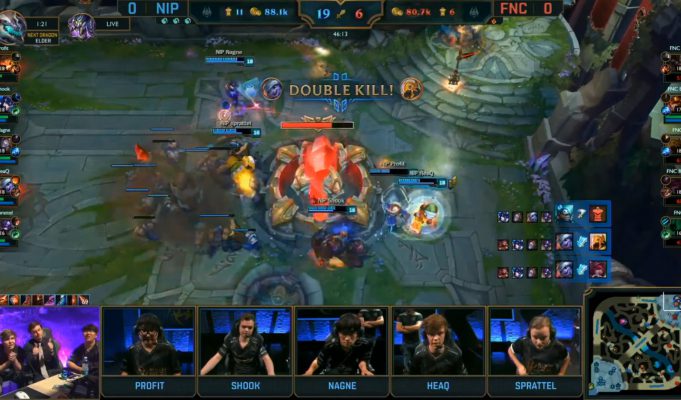This screenshot has height=400, width=681.
Task: Select the FNC team name on scoreboard
Action: tap(513, 8)
